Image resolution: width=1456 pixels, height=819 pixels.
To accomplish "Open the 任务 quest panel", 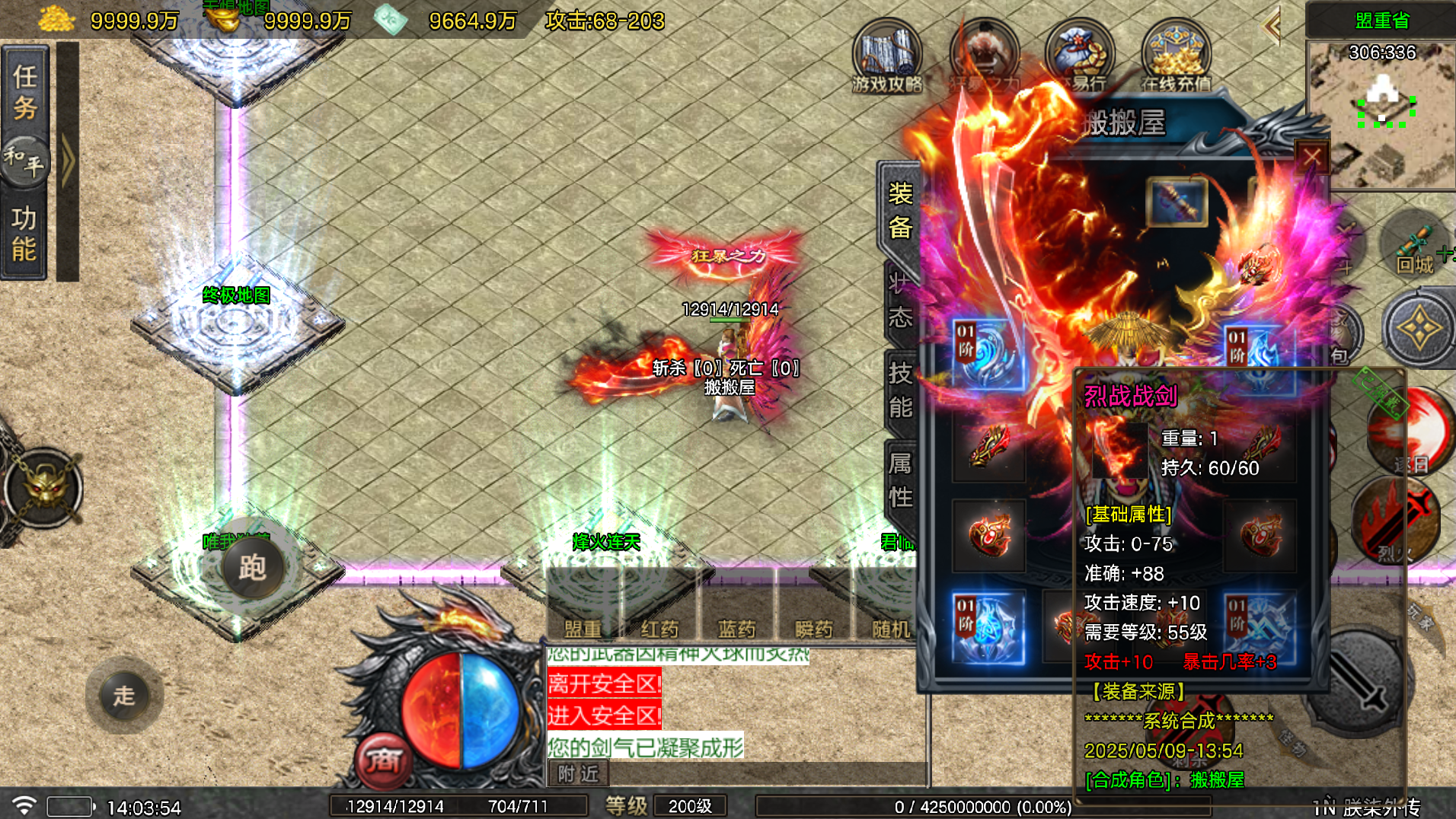I will click(x=25, y=91).
